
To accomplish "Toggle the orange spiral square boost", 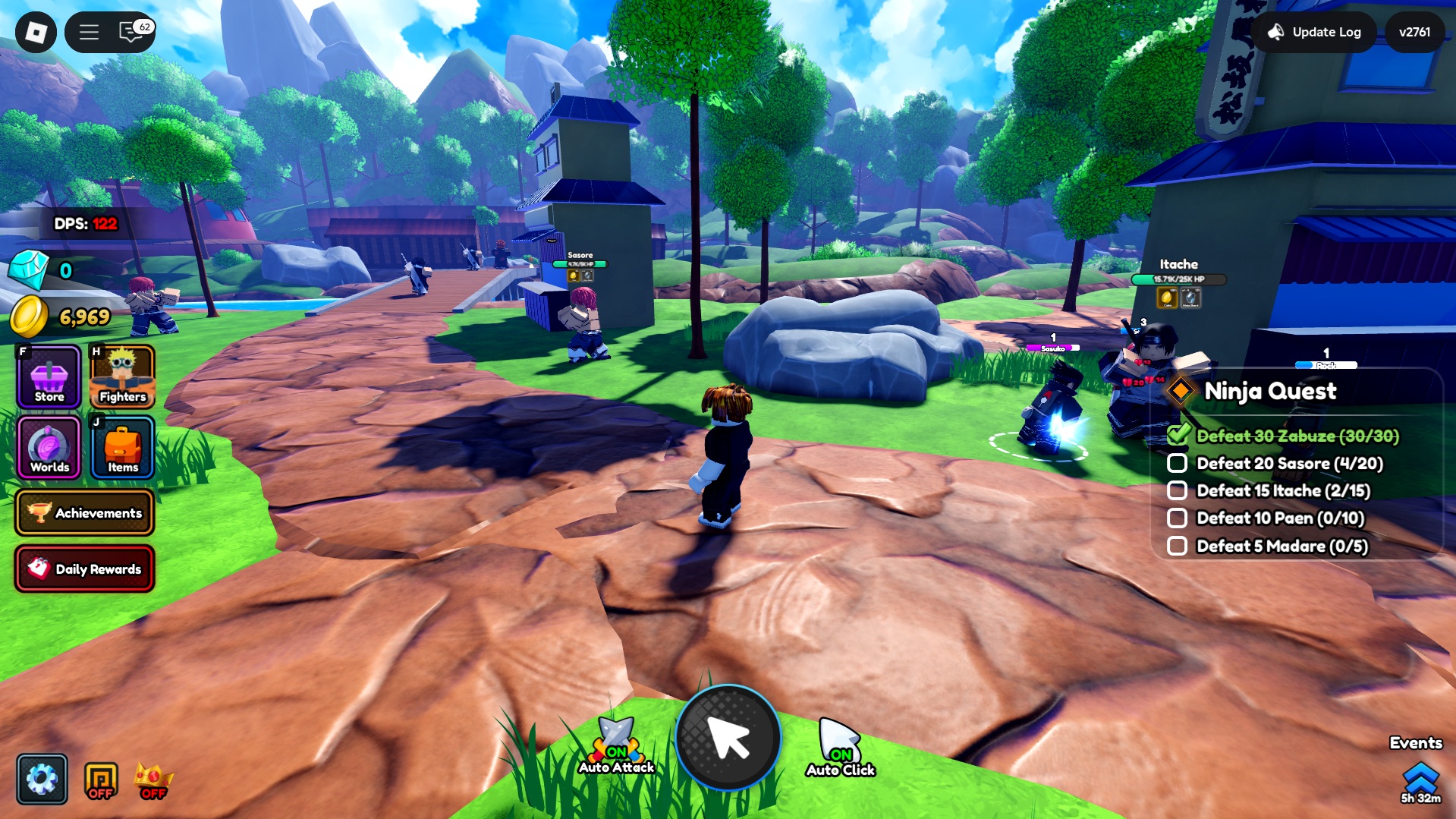I will pos(101,780).
